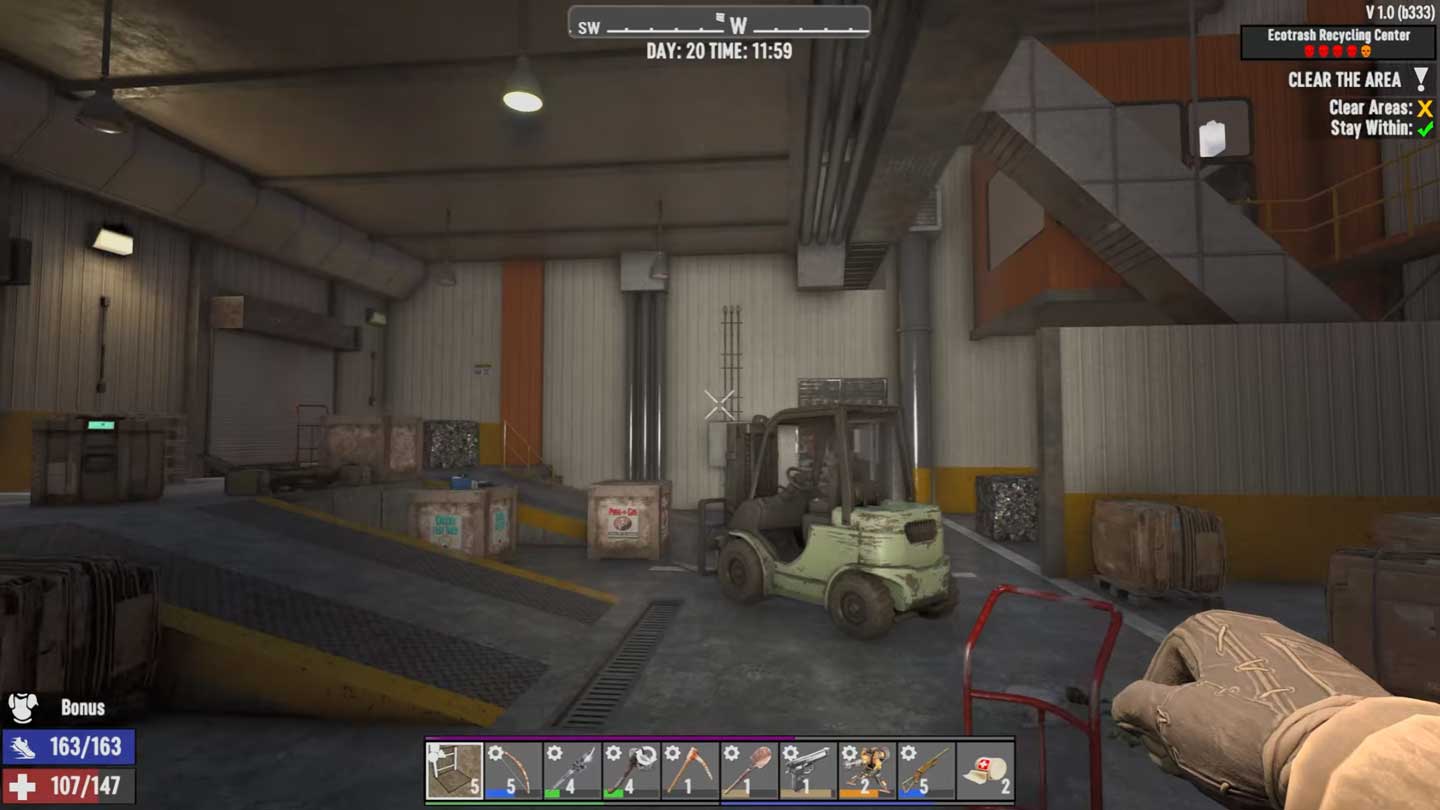
Task: Equip the pickaxe from the hotbar
Action: [690, 770]
